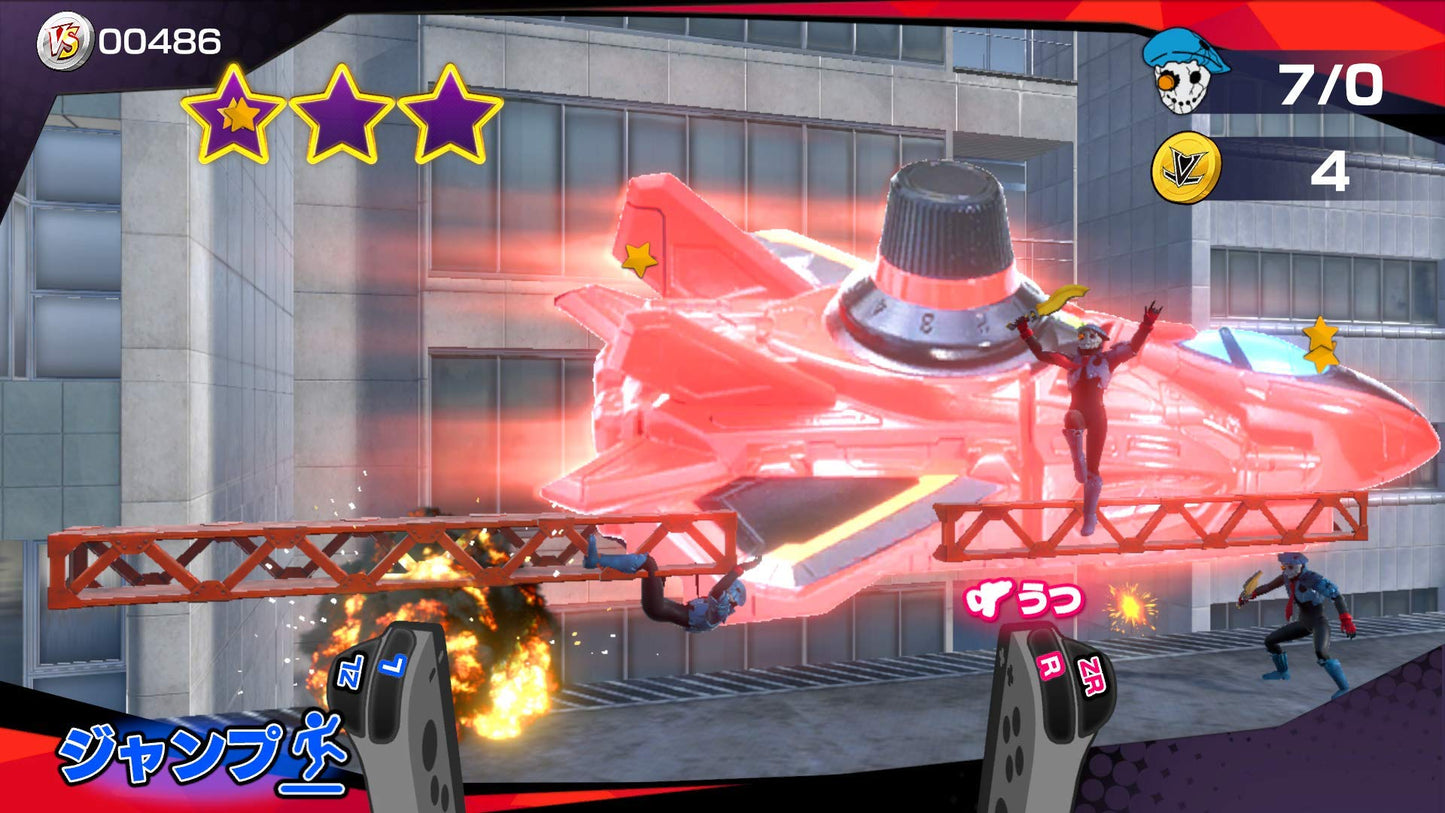This screenshot has height=813, width=1445.
Task: Click the VS badge icon beside the score
Action: coord(62,41)
